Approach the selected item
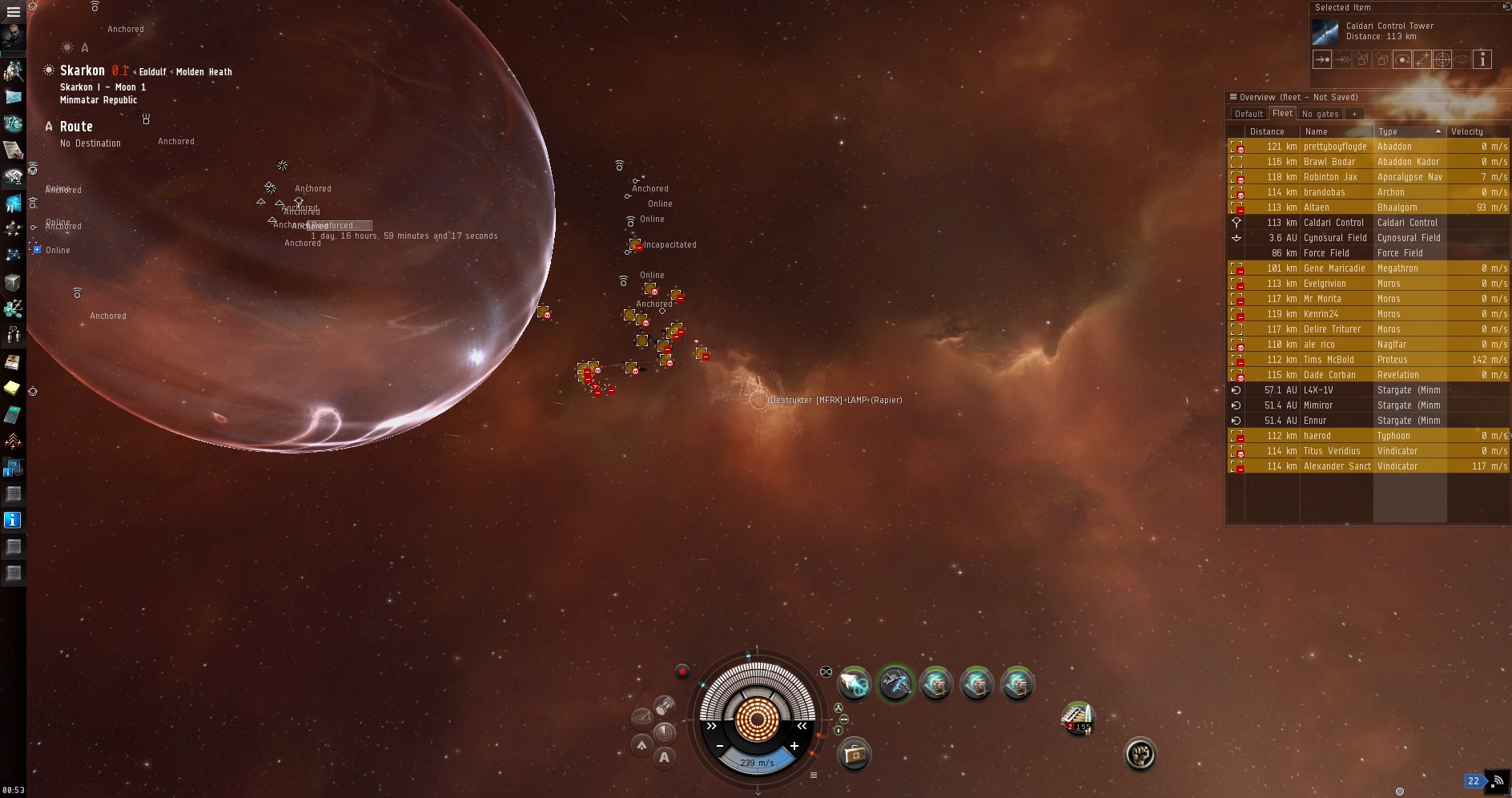This screenshot has height=798, width=1512. 1322,59
